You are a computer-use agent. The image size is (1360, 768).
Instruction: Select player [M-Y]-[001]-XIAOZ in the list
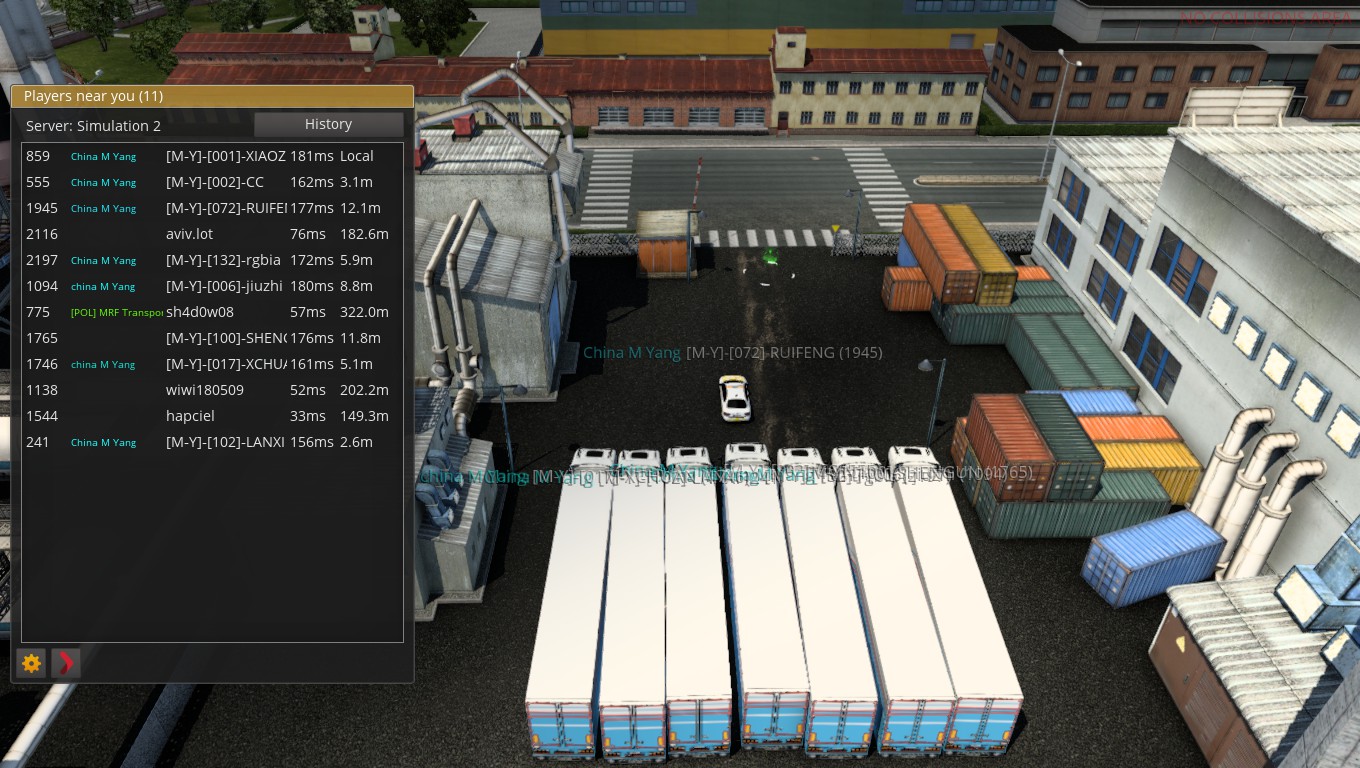click(225, 156)
